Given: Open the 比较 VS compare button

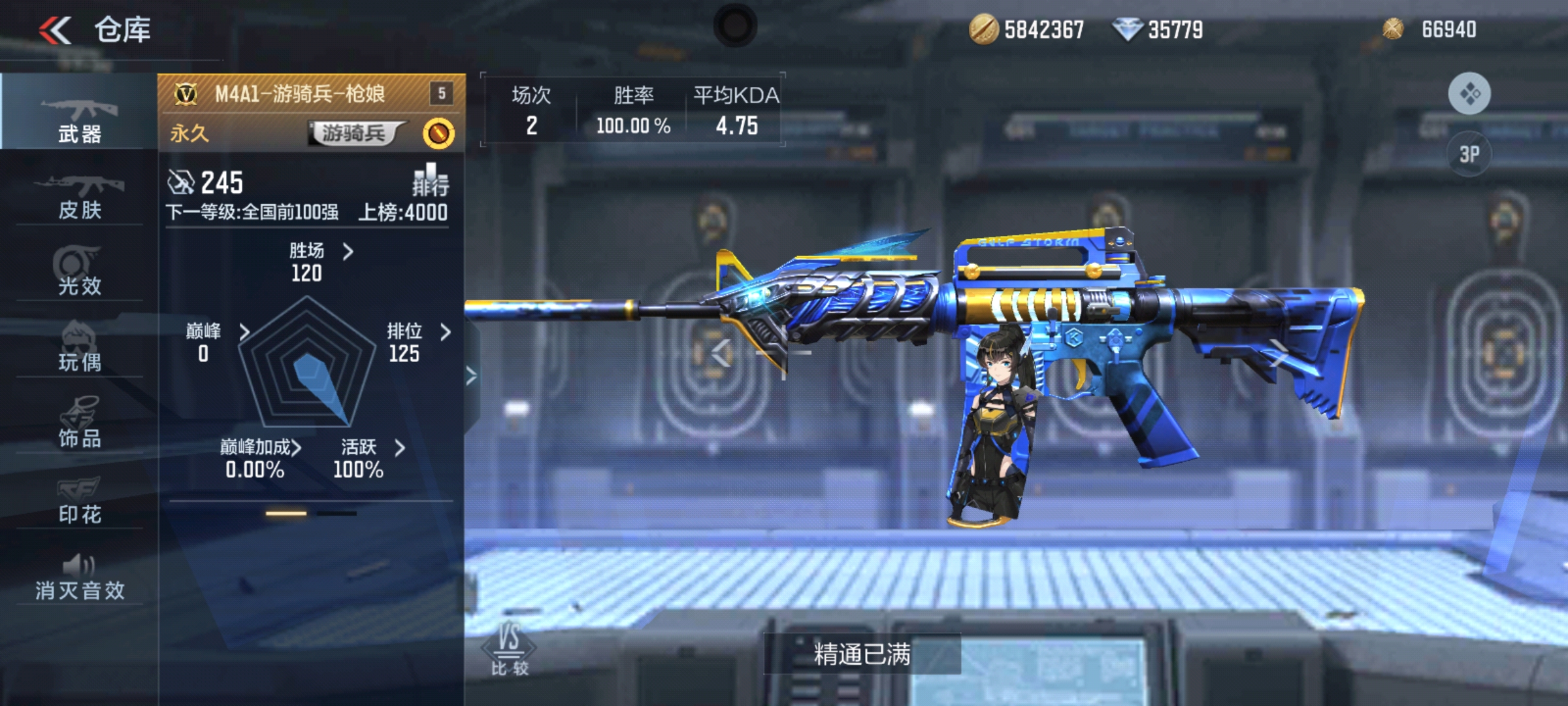Looking at the screenshot, I should [x=509, y=648].
